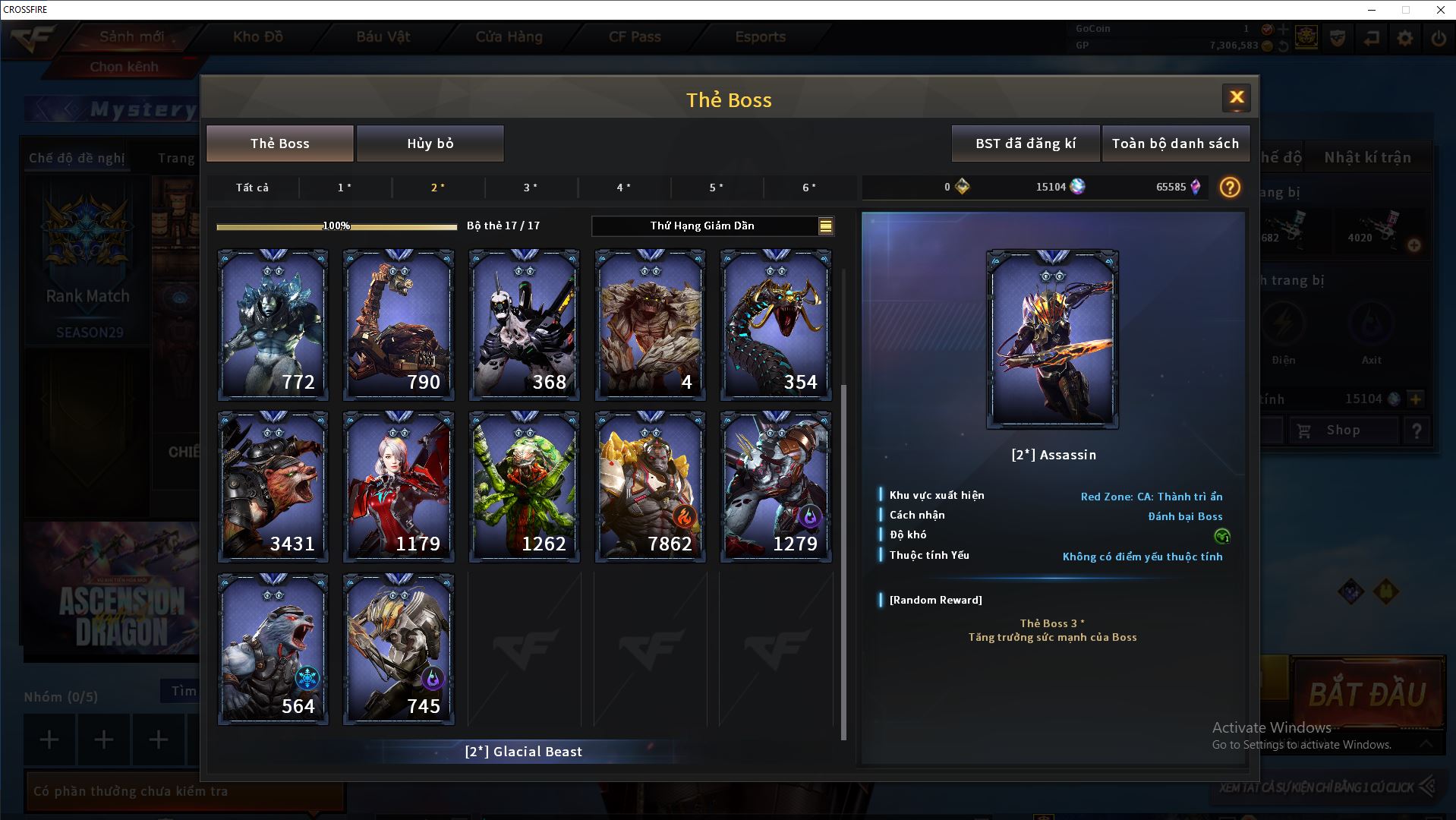Viewport: 1456px width, 820px height.
Task: Choose the 4 star card filter
Action: click(x=623, y=188)
